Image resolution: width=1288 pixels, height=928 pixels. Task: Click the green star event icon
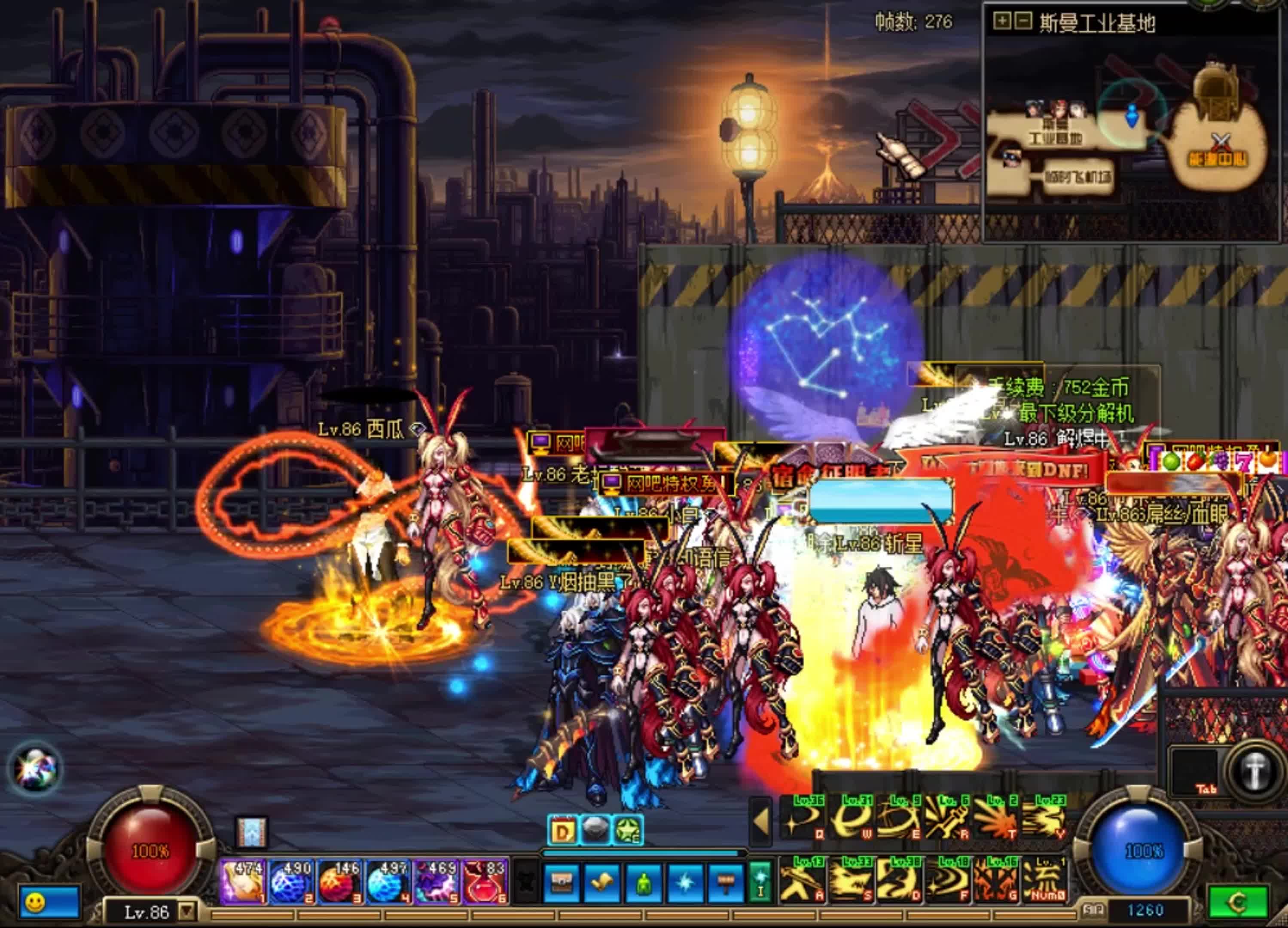[628, 831]
